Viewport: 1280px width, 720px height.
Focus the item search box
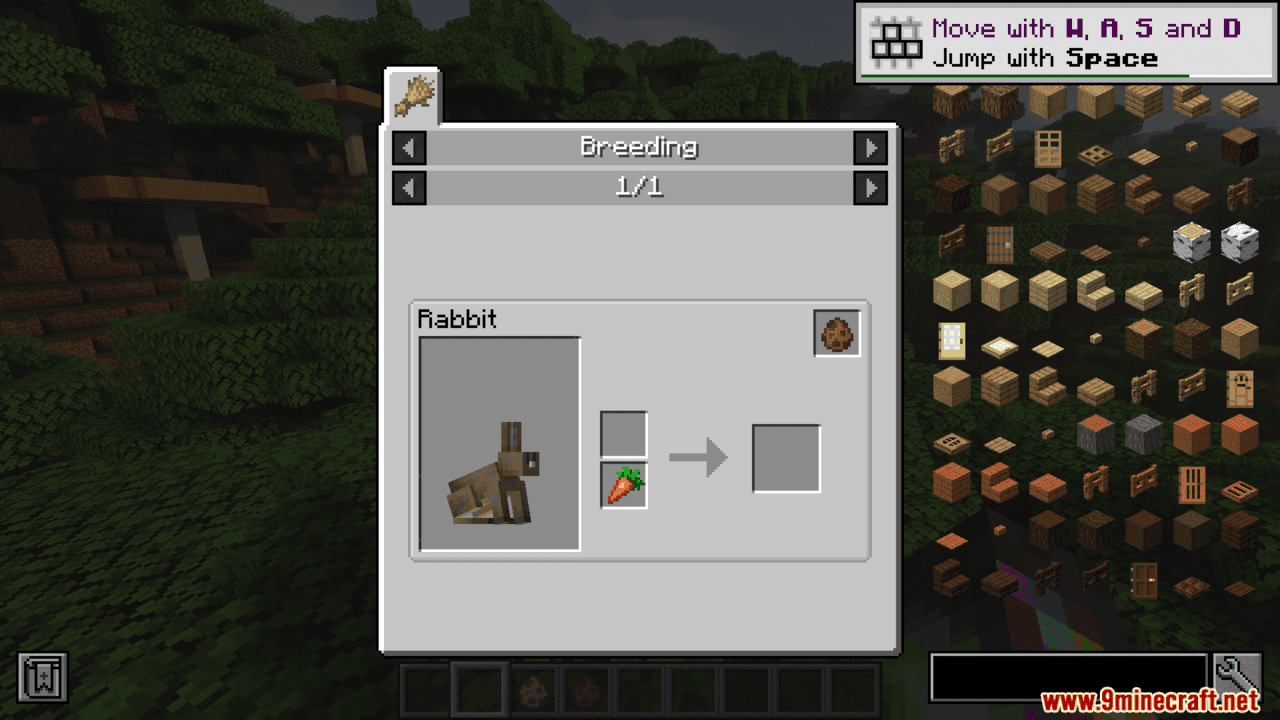coord(1068,677)
